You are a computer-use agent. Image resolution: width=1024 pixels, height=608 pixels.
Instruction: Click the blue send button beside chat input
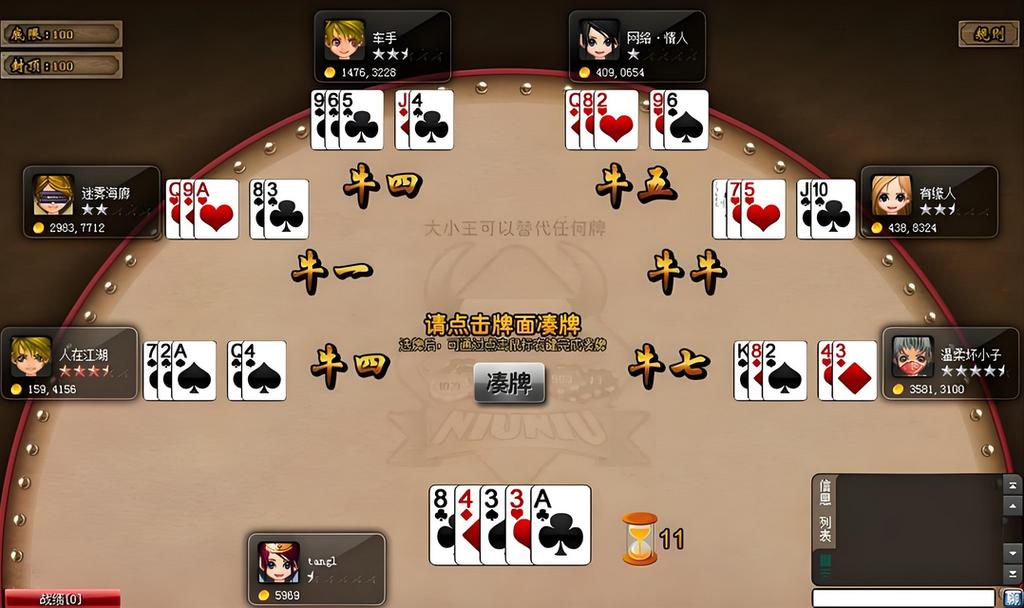pos(1011,598)
